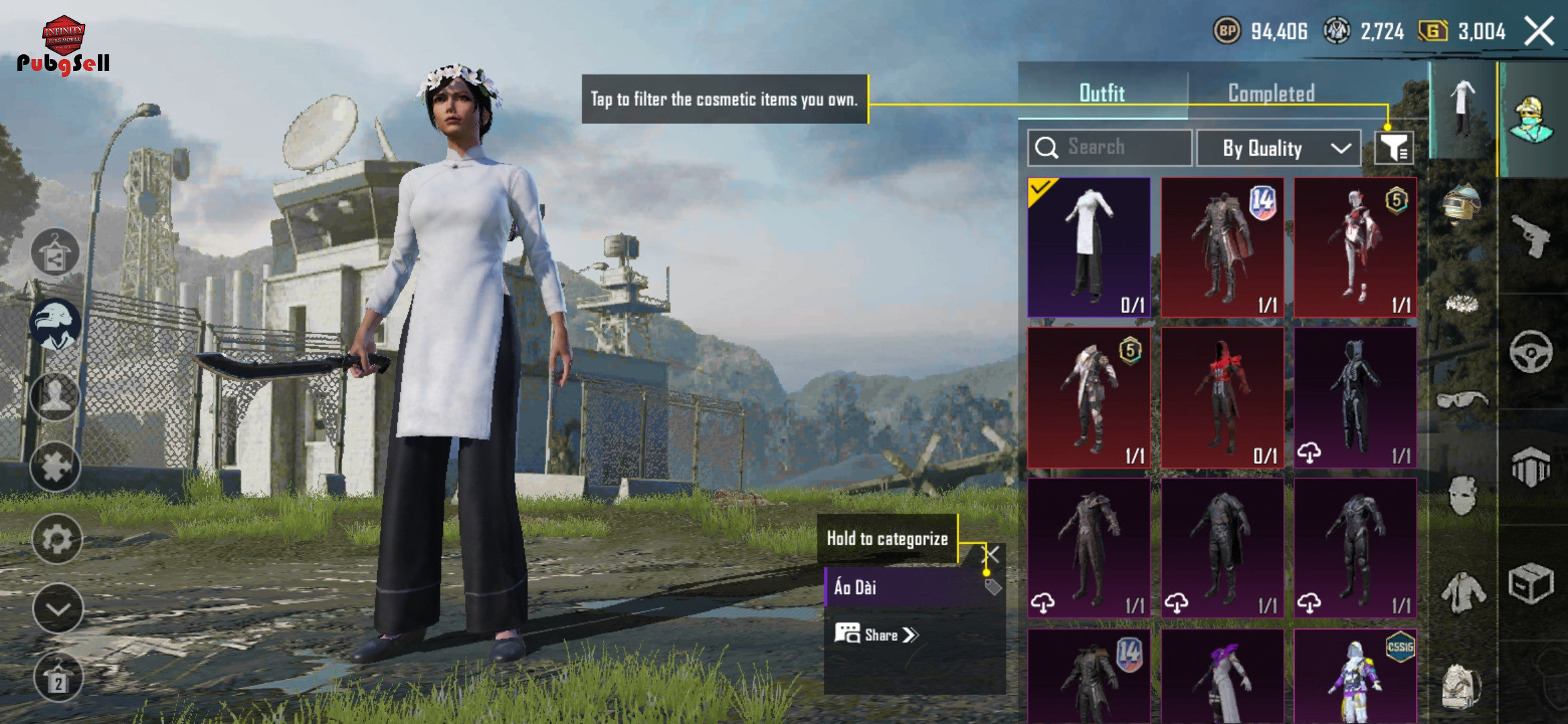This screenshot has width=1568, height=724.
Task: Select the glasses category
Action: click(1461, 400)
